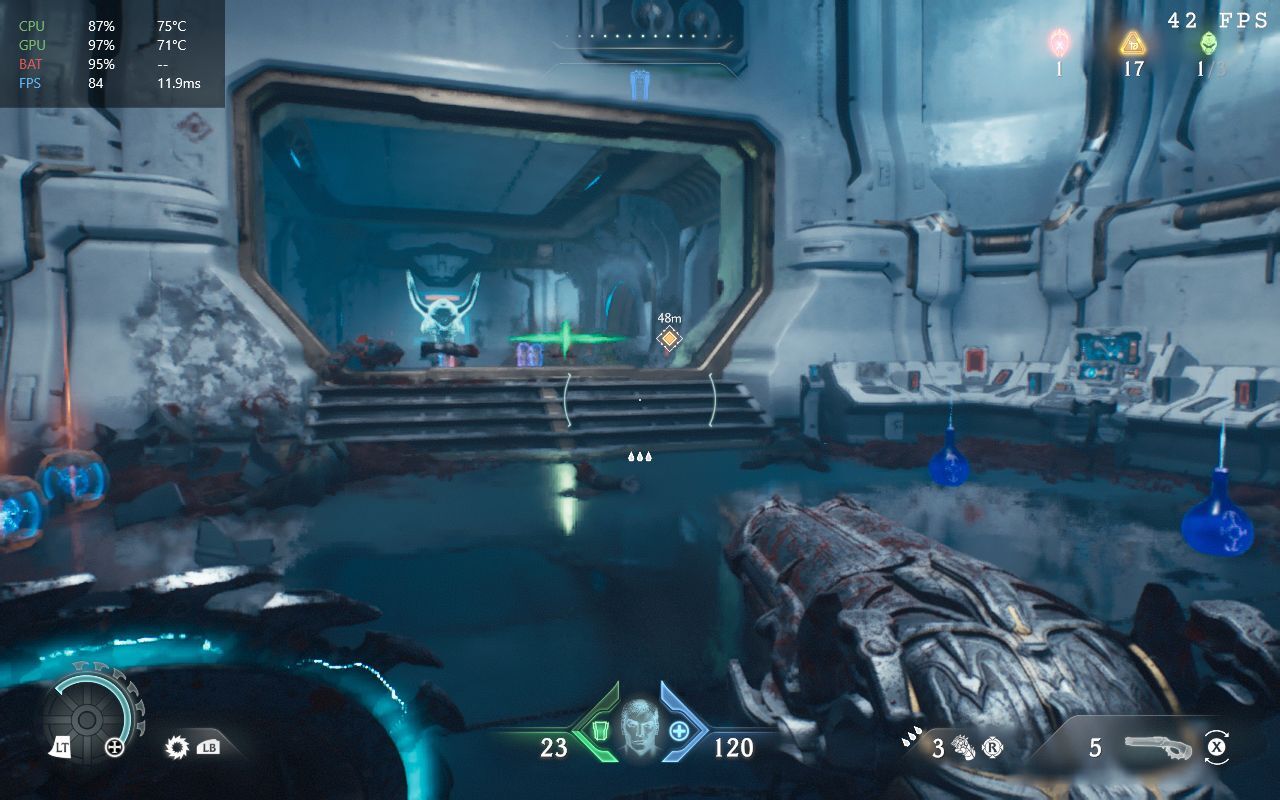Click the compass marker at top

tap(640, 86)
